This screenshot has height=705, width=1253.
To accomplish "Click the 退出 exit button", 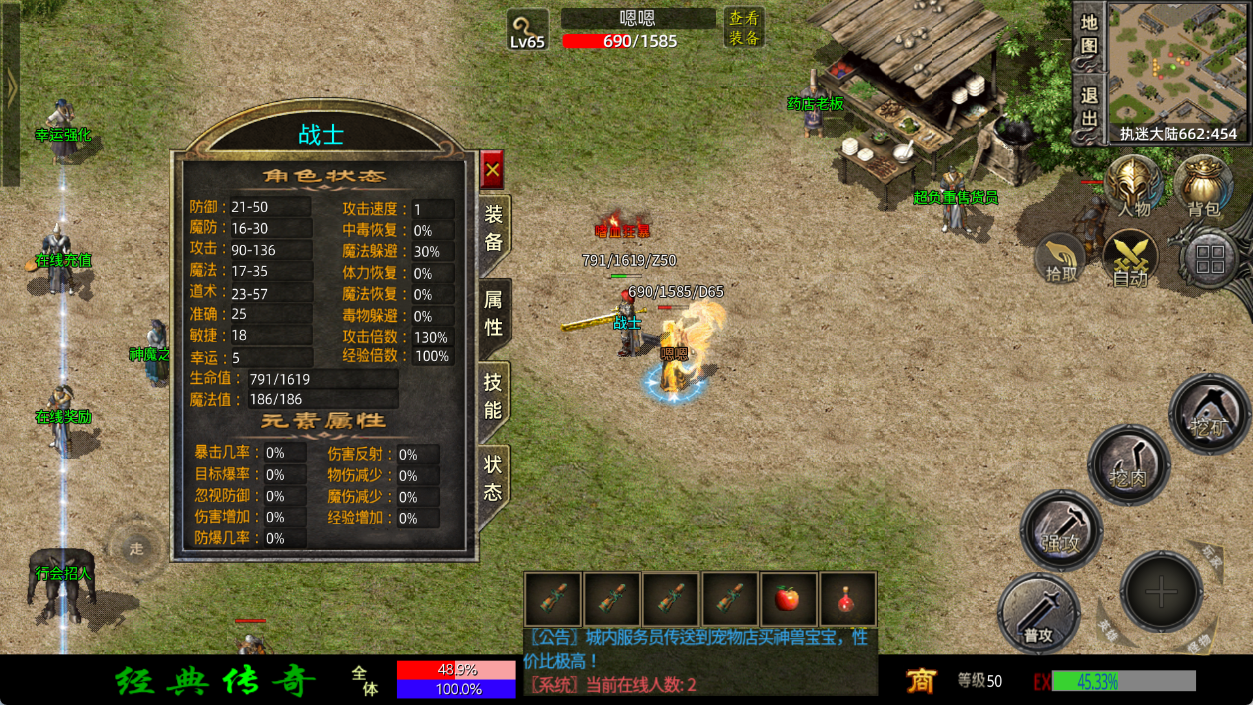I will (1089, 108).
